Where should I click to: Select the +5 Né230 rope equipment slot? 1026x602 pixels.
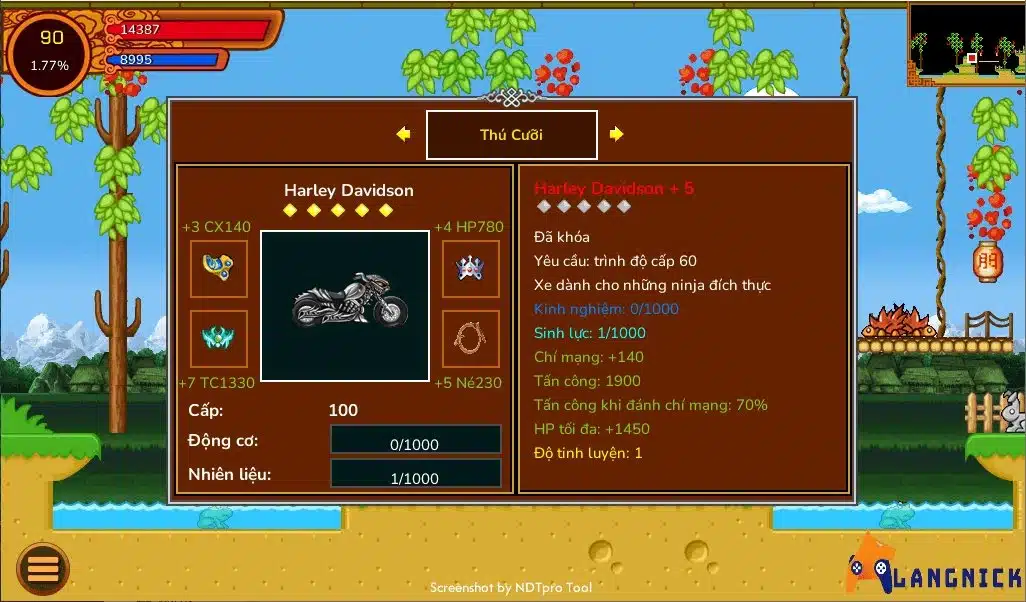pyautogui.click(x=471, y=339)
